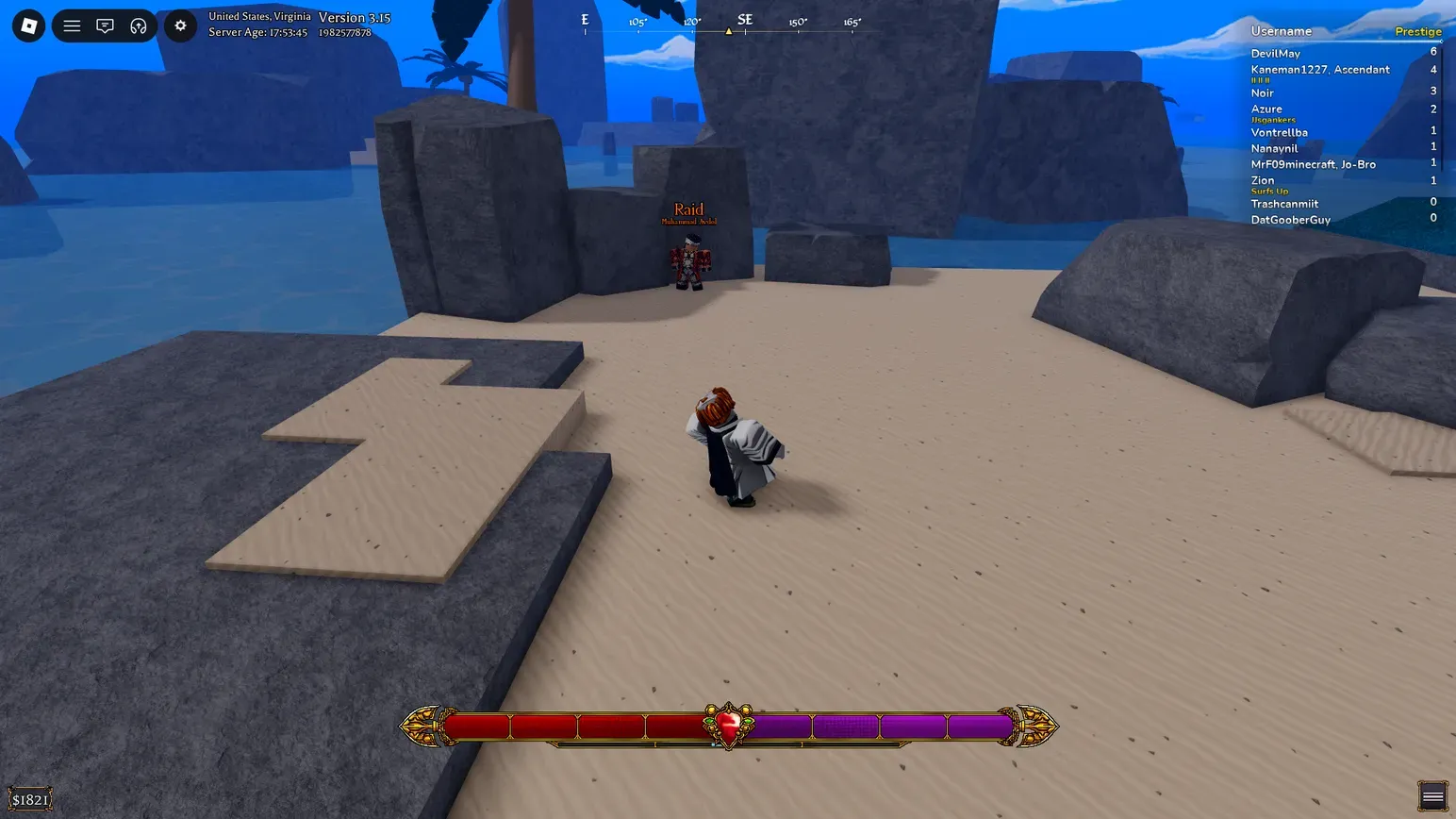Click DatGooberGuy's leaderboard row
The width and height of the screenshot is (1456, 819).
[1290, 220]
